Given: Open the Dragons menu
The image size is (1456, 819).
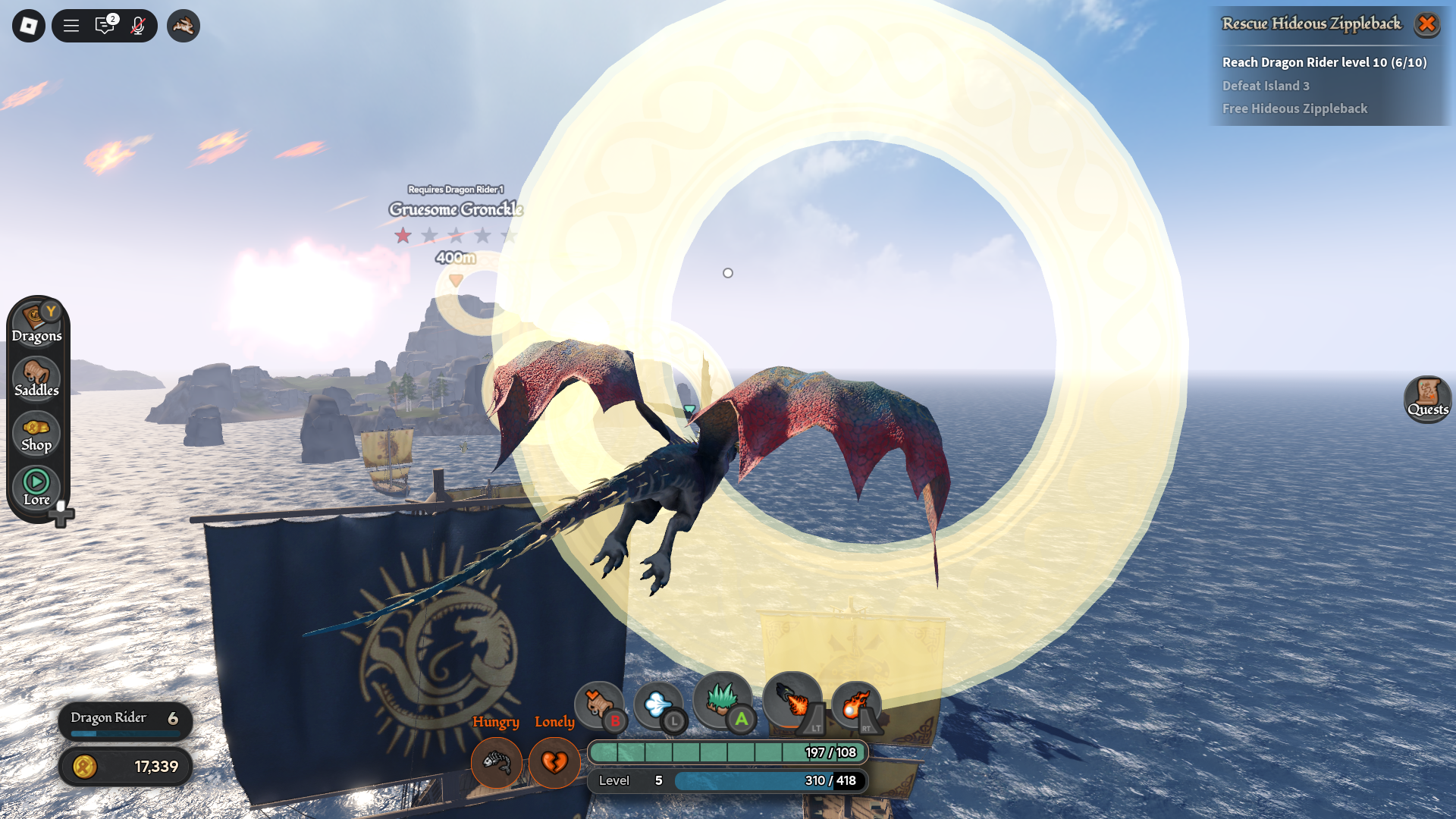Looking at the screenshot, I should (36, 322).
